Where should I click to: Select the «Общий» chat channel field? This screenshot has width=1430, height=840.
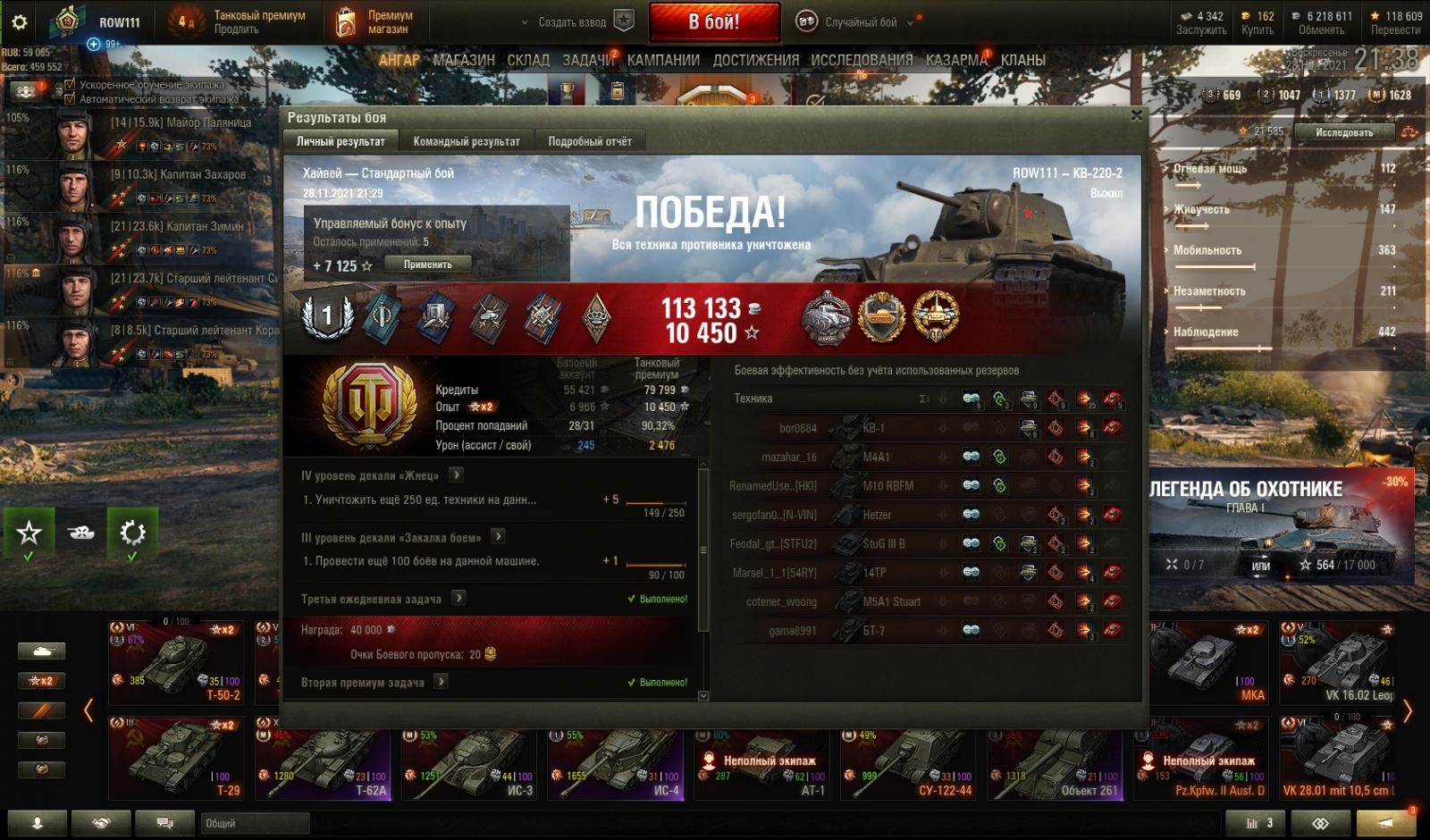255,823
